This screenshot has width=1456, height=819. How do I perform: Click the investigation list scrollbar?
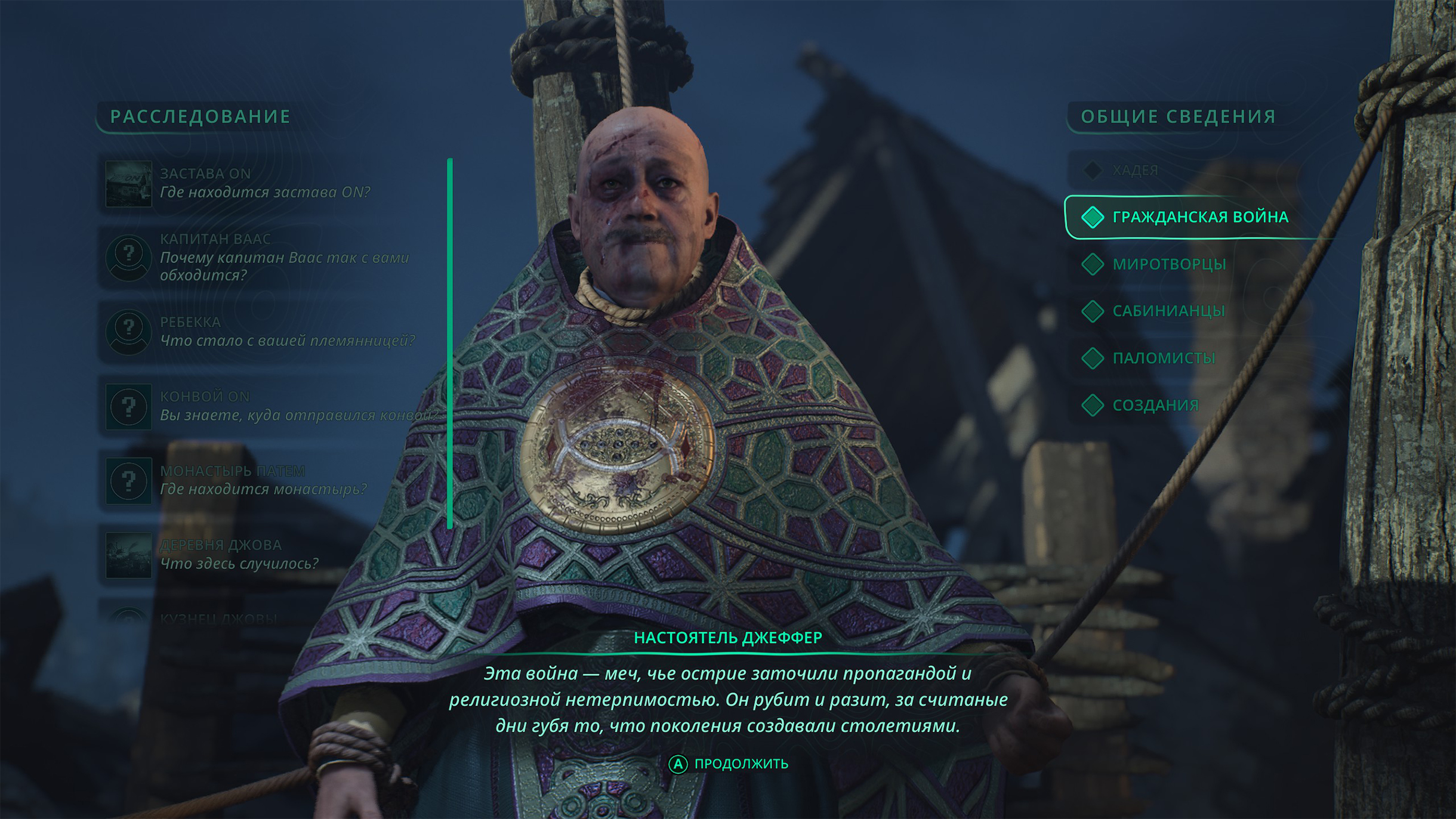(450, 343)
